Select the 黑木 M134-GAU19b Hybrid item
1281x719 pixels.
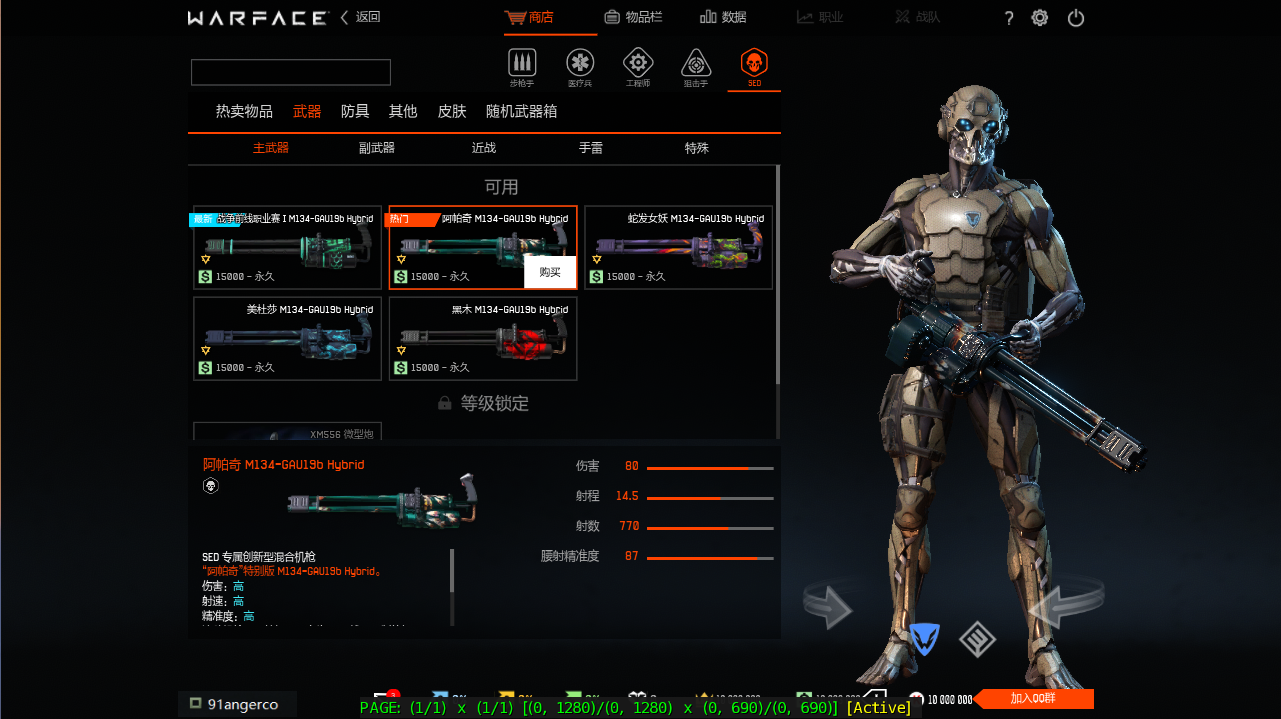pyautogui.click(x=483, y=339)
